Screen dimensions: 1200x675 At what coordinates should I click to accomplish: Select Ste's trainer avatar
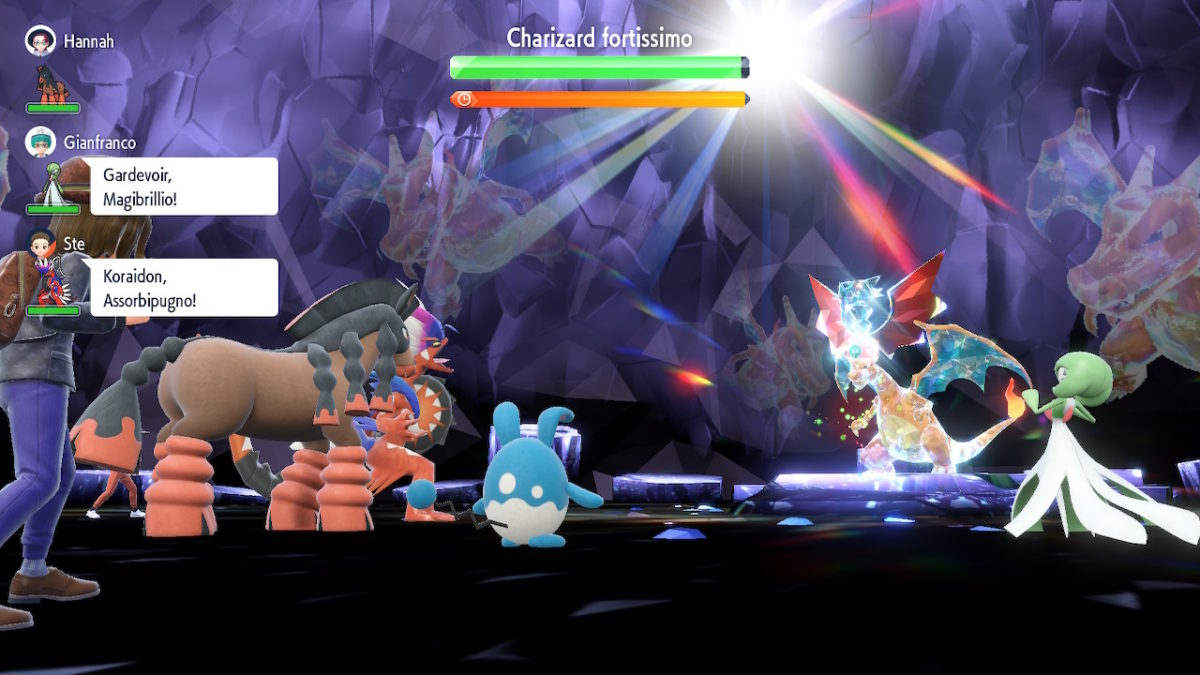pyautogui.click(x=40, y=244)
